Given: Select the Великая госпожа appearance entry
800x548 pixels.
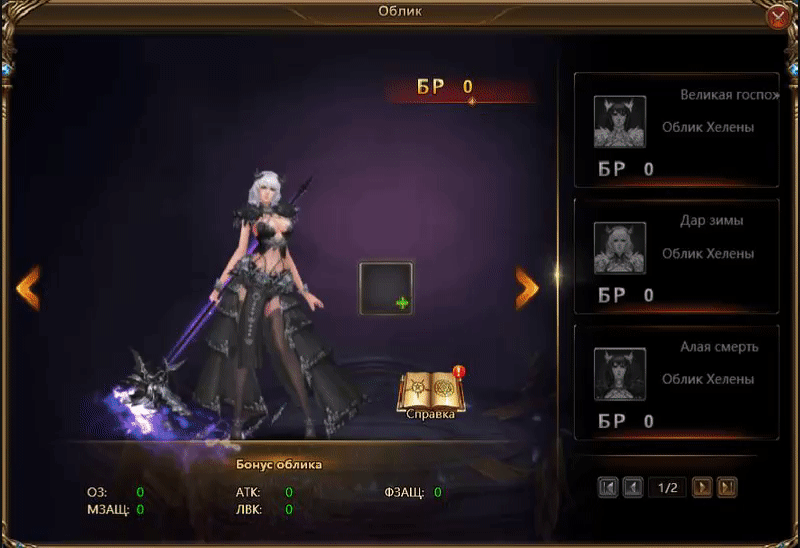Looking at the screenshot, I should coord(676,130).
